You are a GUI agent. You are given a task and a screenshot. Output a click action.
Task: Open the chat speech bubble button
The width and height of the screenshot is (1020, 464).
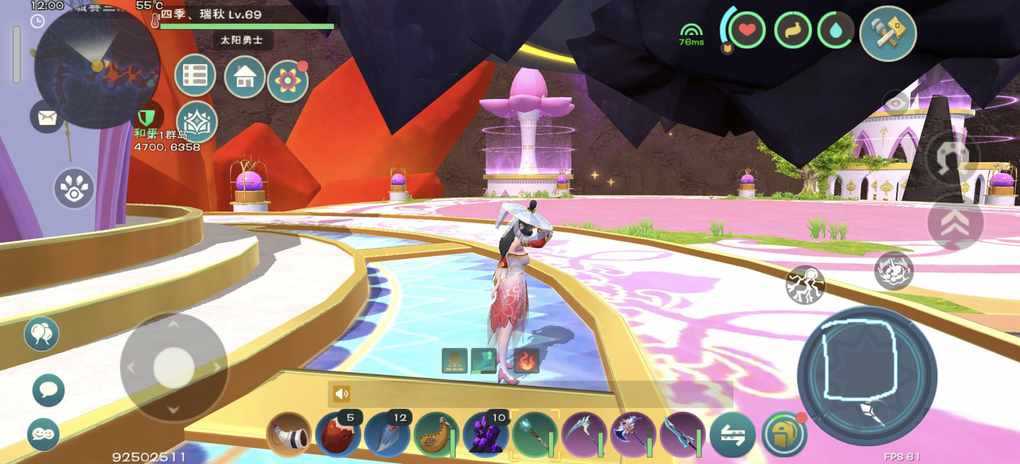click(47, 389)
